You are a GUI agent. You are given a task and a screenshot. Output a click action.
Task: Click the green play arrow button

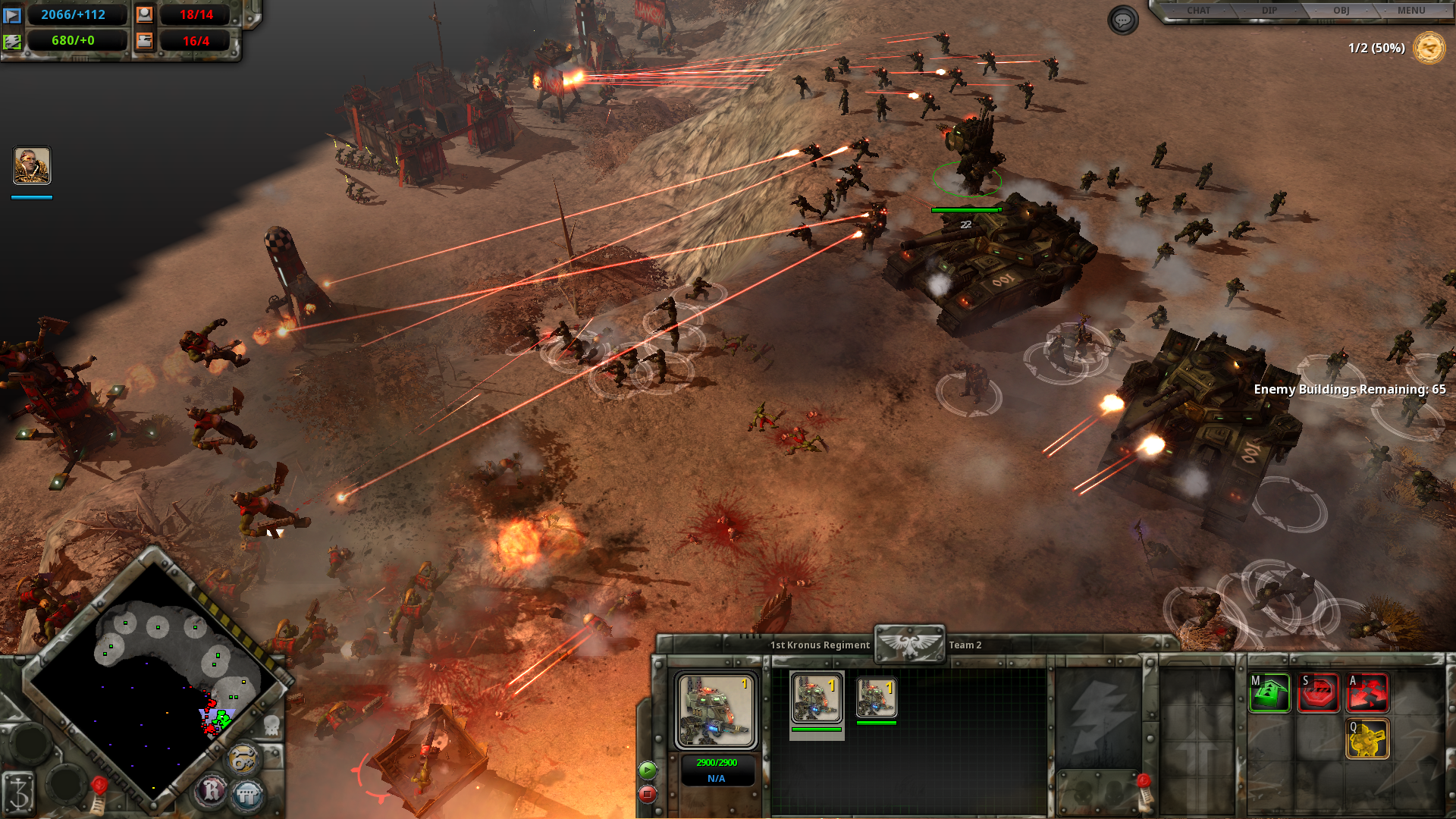tap(648, 770)
